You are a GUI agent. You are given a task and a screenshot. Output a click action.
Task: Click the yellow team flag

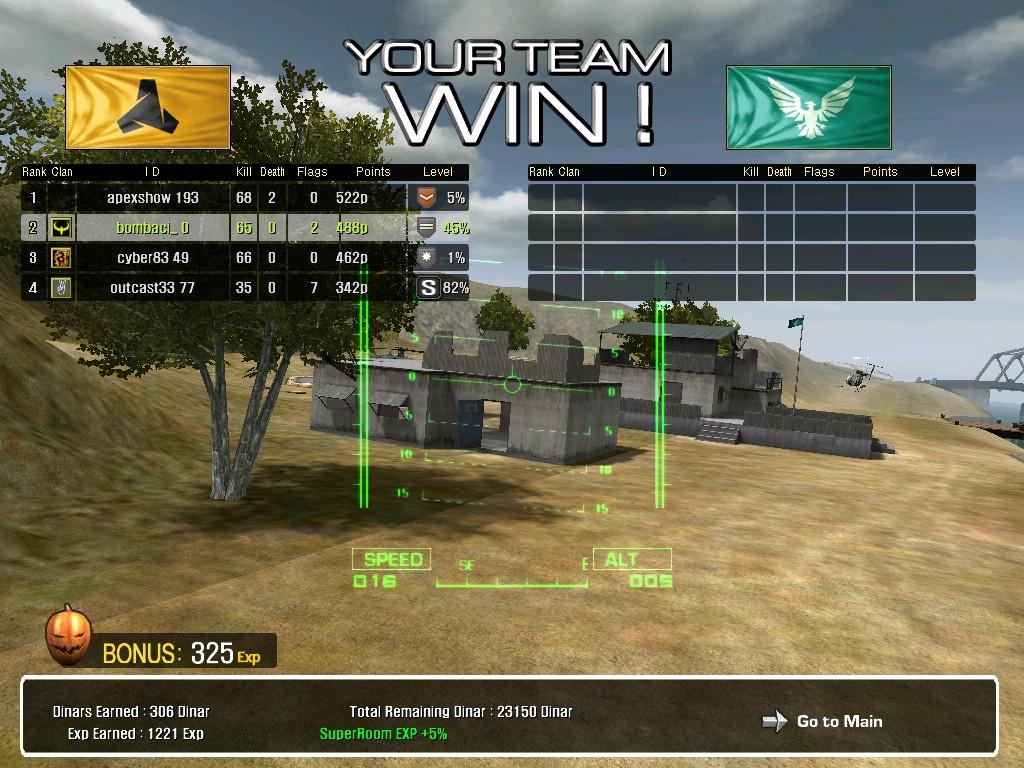click(148, 108)
